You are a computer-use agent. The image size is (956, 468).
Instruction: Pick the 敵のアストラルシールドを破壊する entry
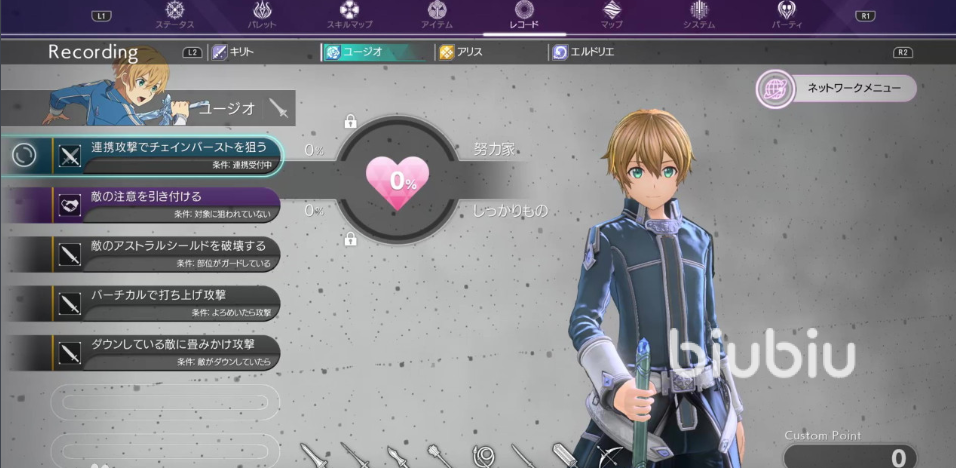(165, 251)
